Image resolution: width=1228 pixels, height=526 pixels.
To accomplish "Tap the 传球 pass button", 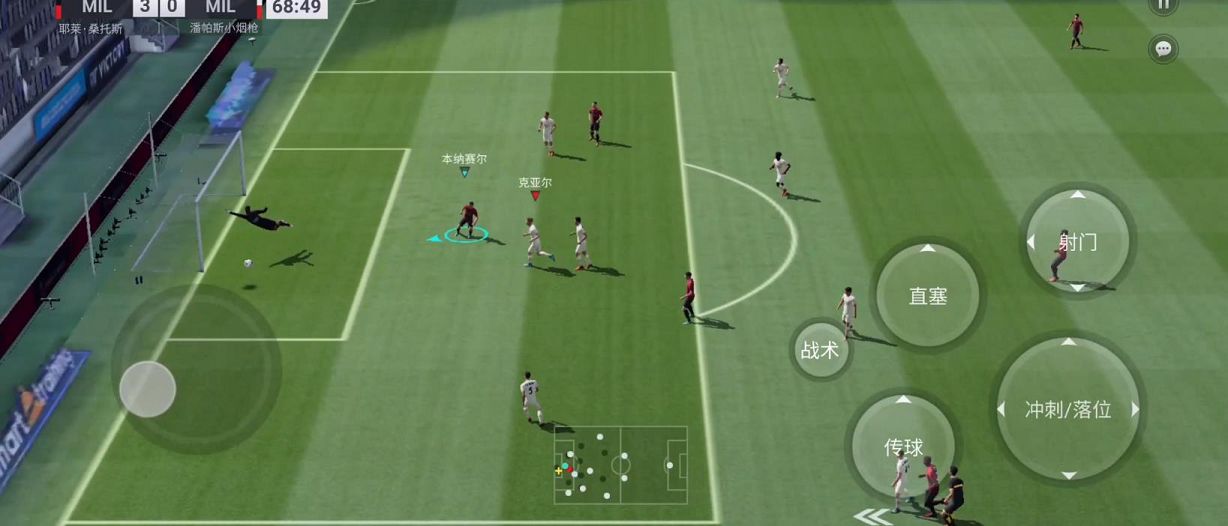I will coord(903,446).
